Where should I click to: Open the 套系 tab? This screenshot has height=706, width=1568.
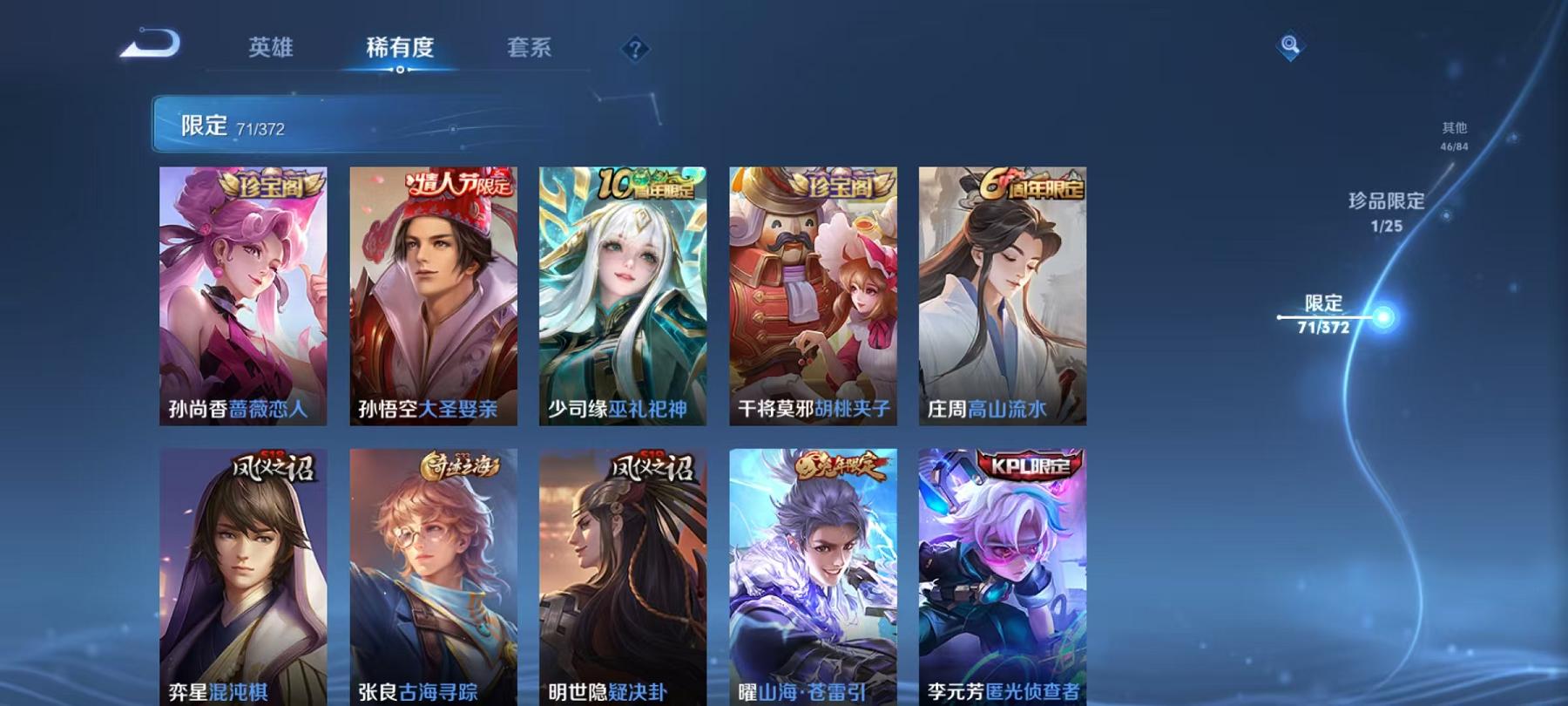531,50
